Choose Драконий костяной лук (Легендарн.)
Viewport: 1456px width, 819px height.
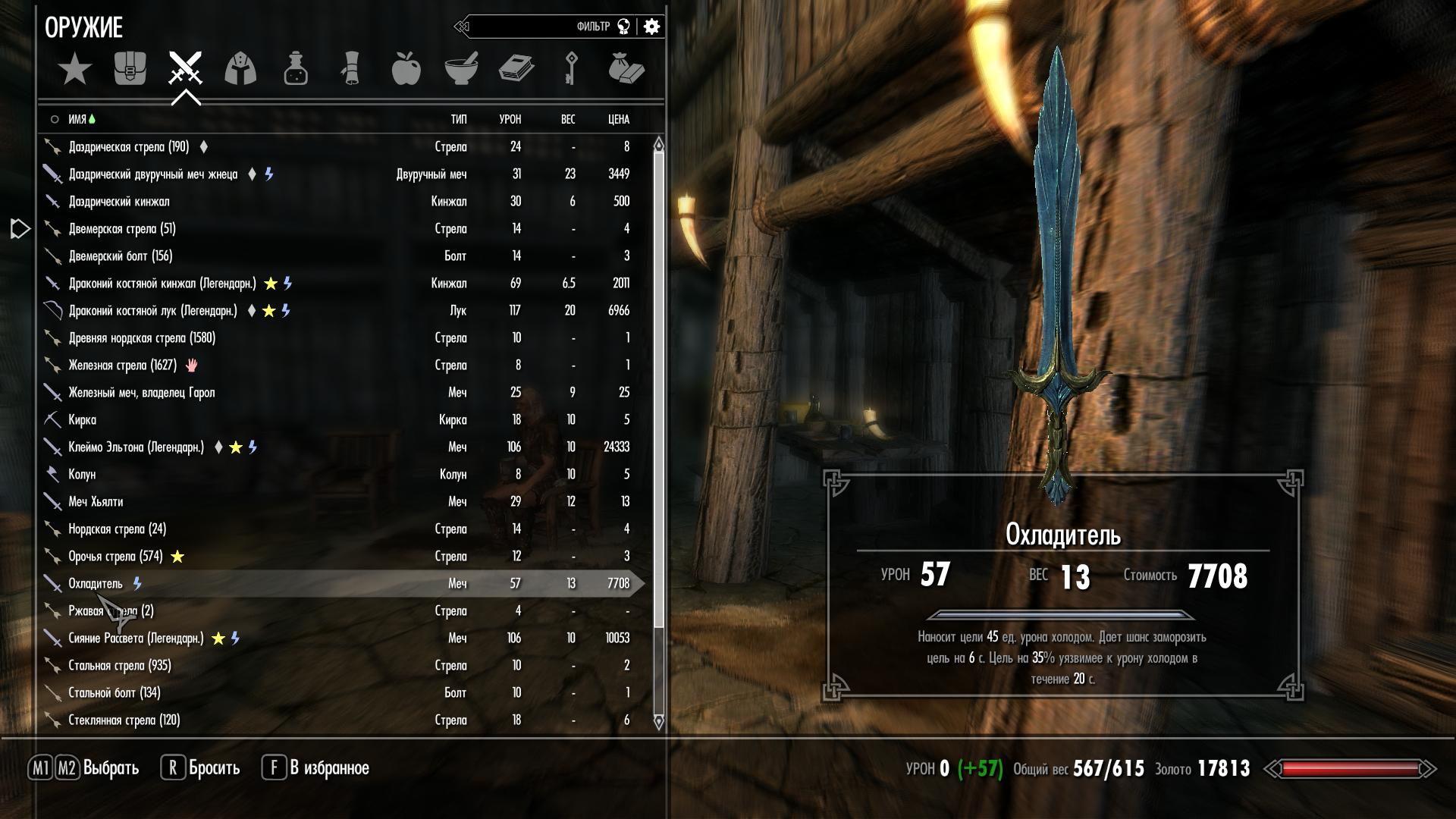(x=152, y=311)
